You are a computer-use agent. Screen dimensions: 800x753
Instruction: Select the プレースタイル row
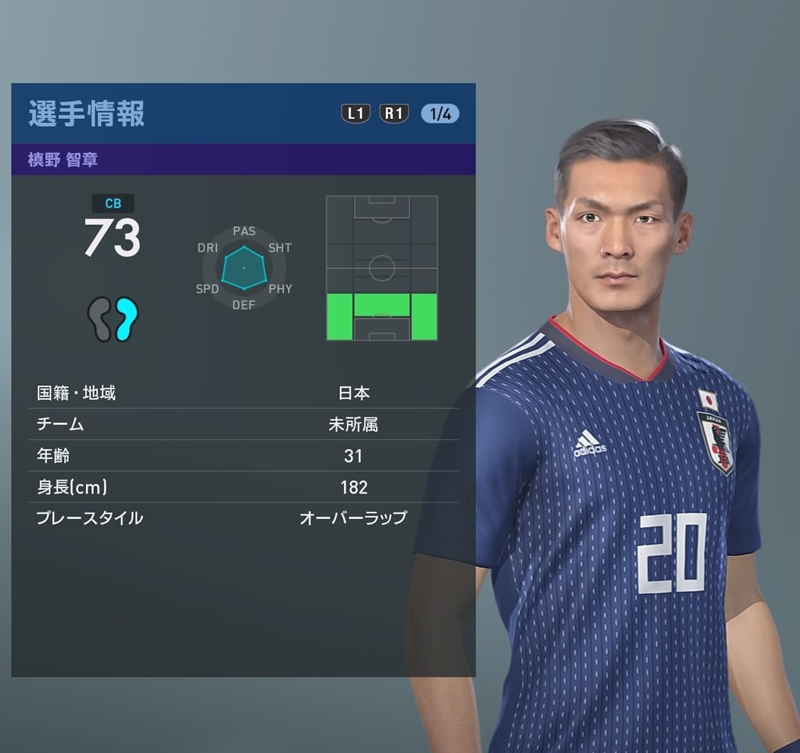pyautogui.click(x=243, y=518)
